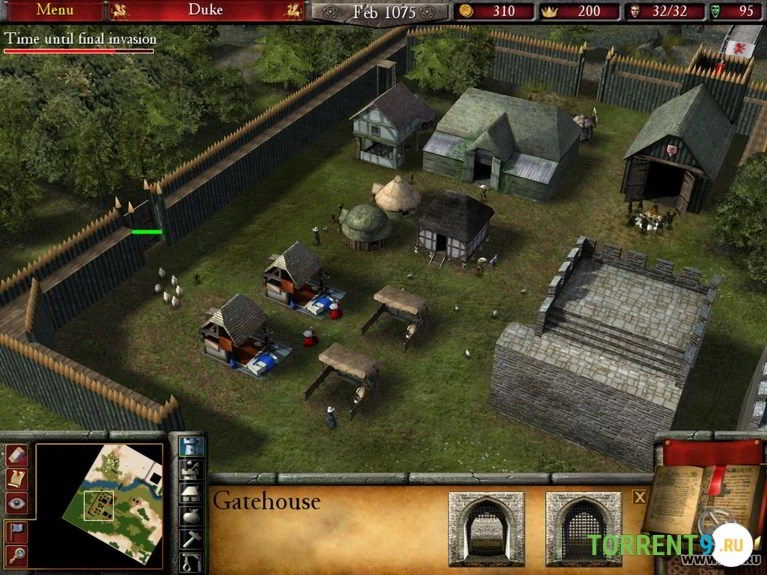Choose the siege/military building category
This screenshot has width=767, height=575.
(190, 469)
